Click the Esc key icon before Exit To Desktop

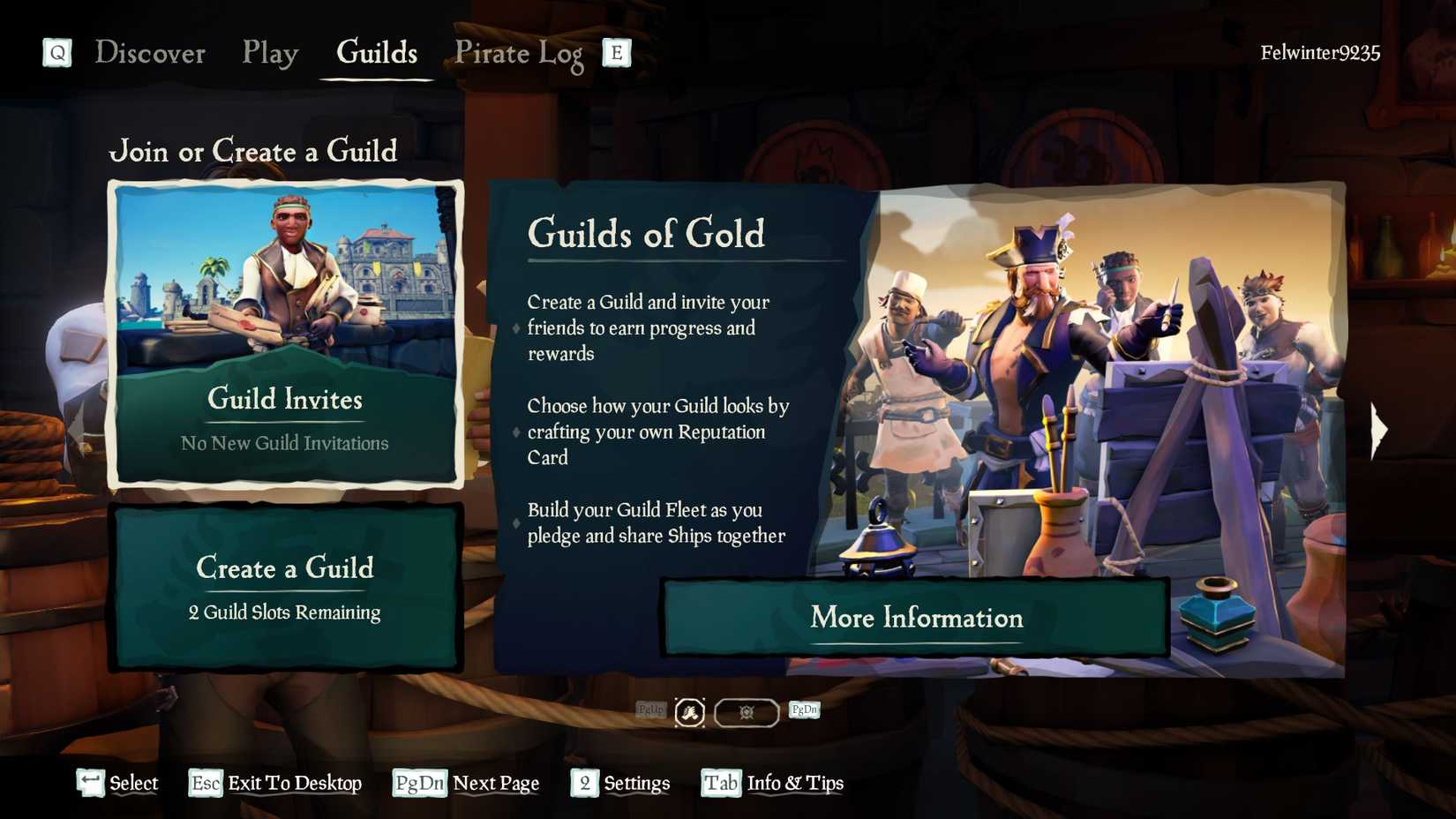(204, 783)
